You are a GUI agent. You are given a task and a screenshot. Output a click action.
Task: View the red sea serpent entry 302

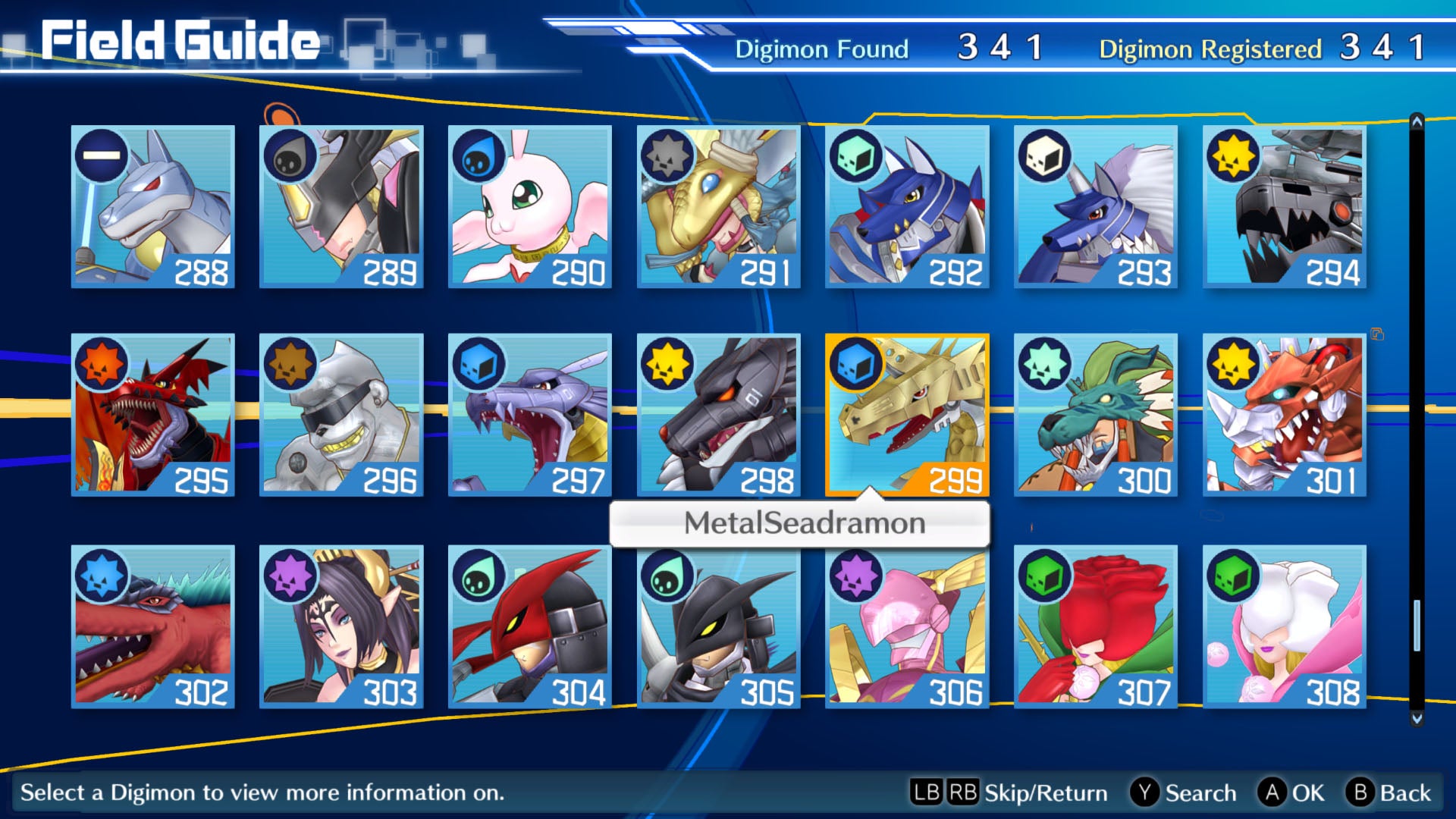coord(152,626)
